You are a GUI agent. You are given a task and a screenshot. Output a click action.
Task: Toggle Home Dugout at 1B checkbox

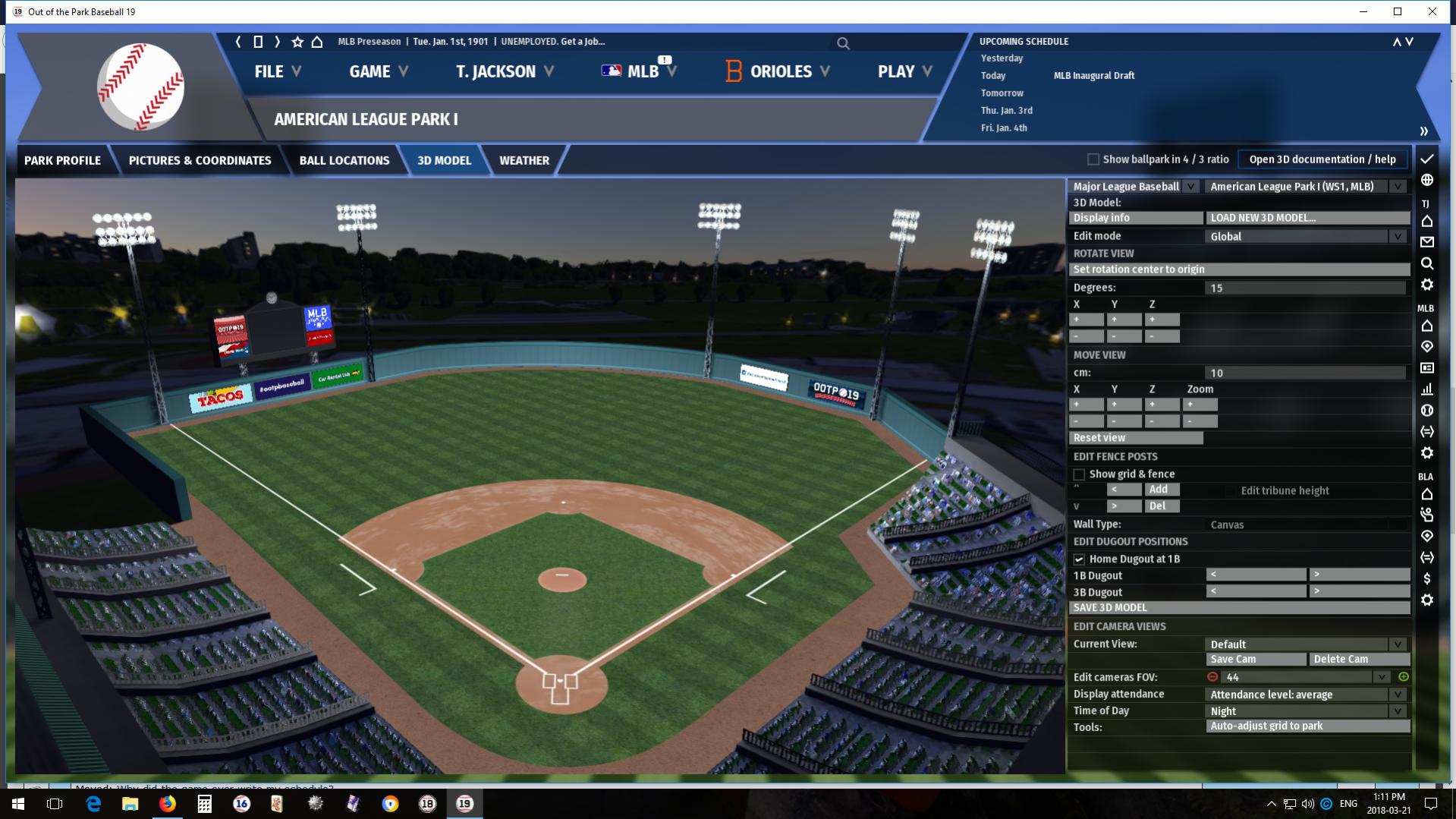1079,559
